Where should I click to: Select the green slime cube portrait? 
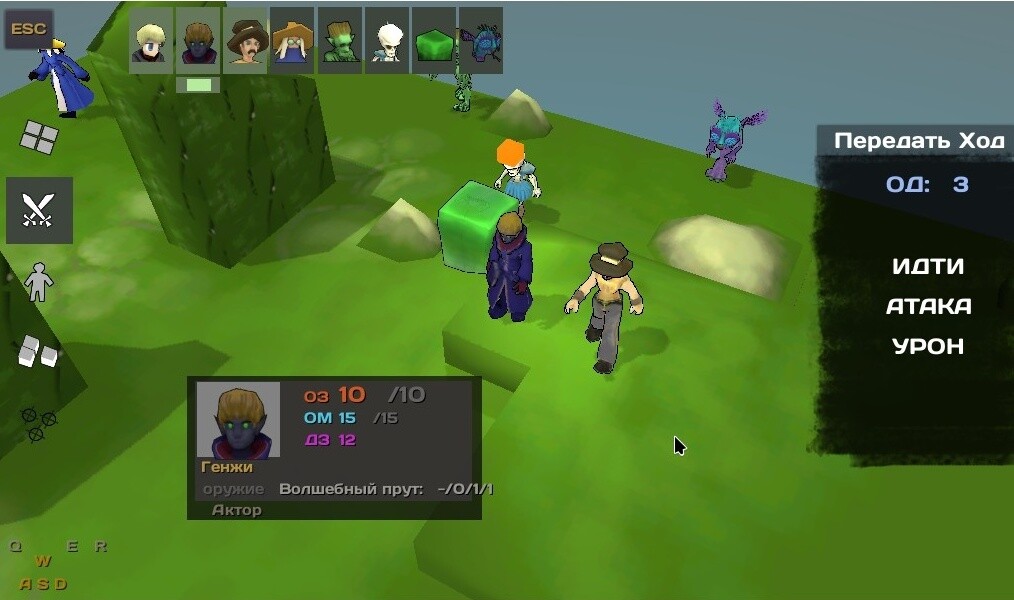pyautogui.click(x=434, y=41)
